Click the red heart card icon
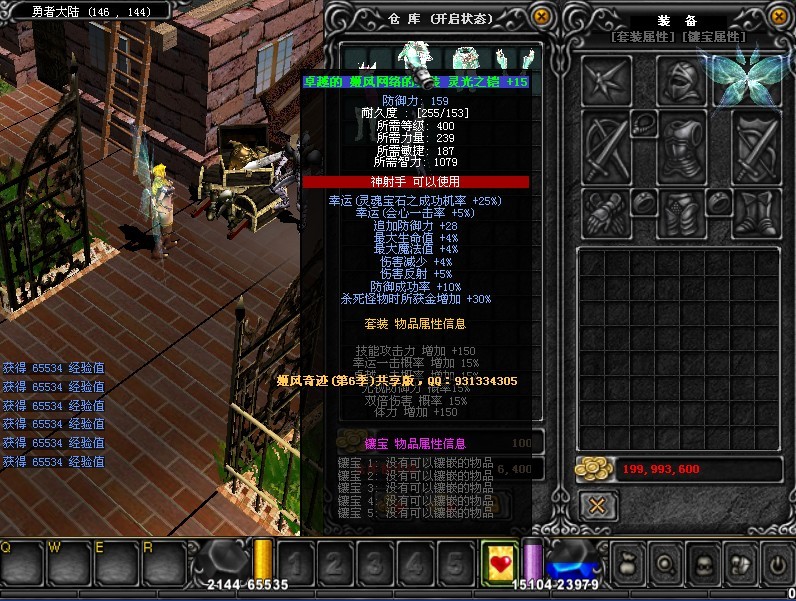 coord(498,564)
